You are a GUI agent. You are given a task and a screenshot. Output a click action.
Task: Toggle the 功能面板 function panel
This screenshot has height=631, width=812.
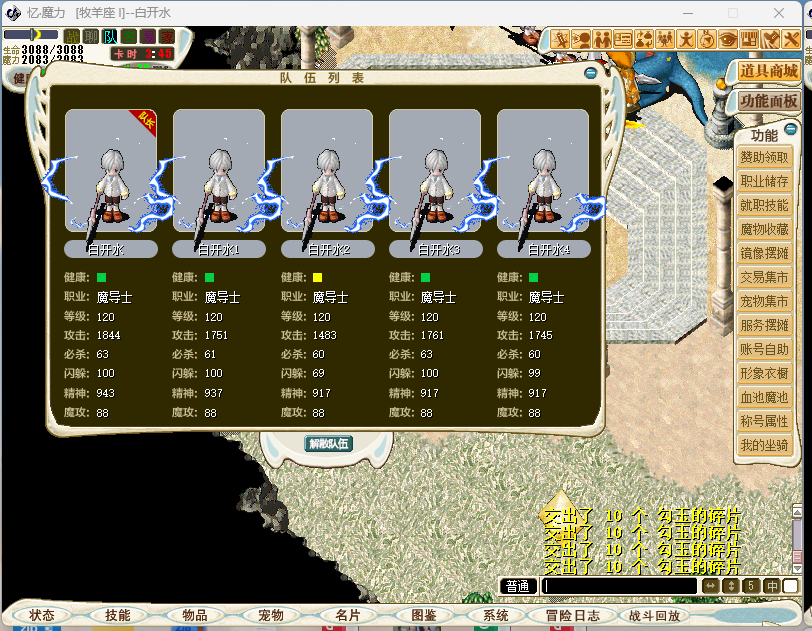(768, 101)
